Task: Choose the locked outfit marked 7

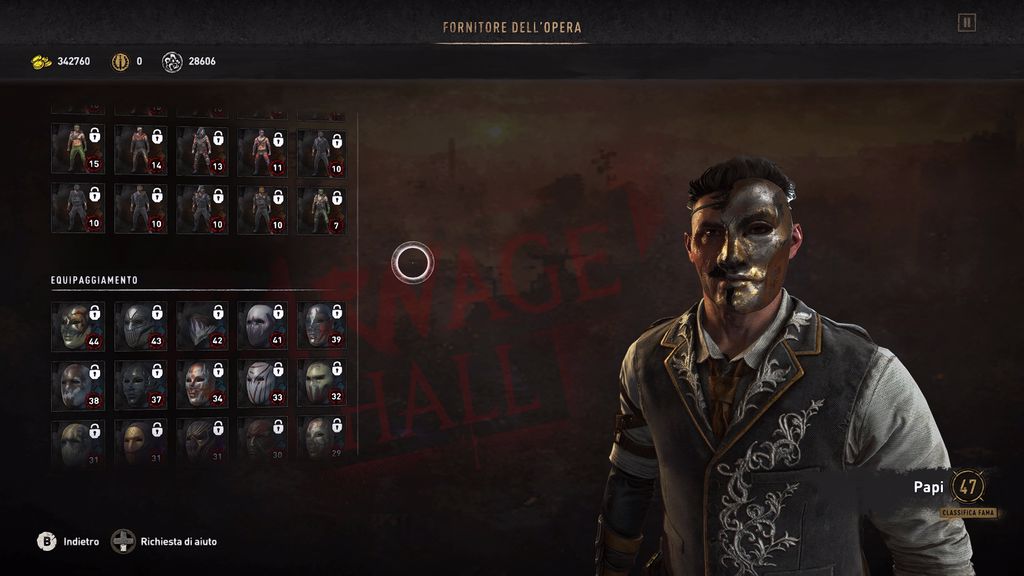Action: (x=322, y=209)
